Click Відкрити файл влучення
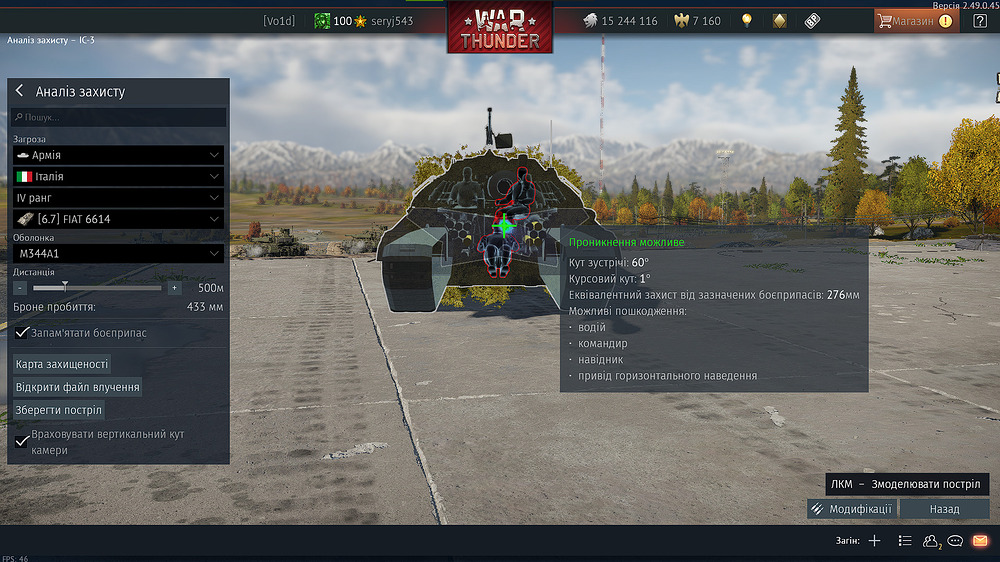 (x=77, y=387)
